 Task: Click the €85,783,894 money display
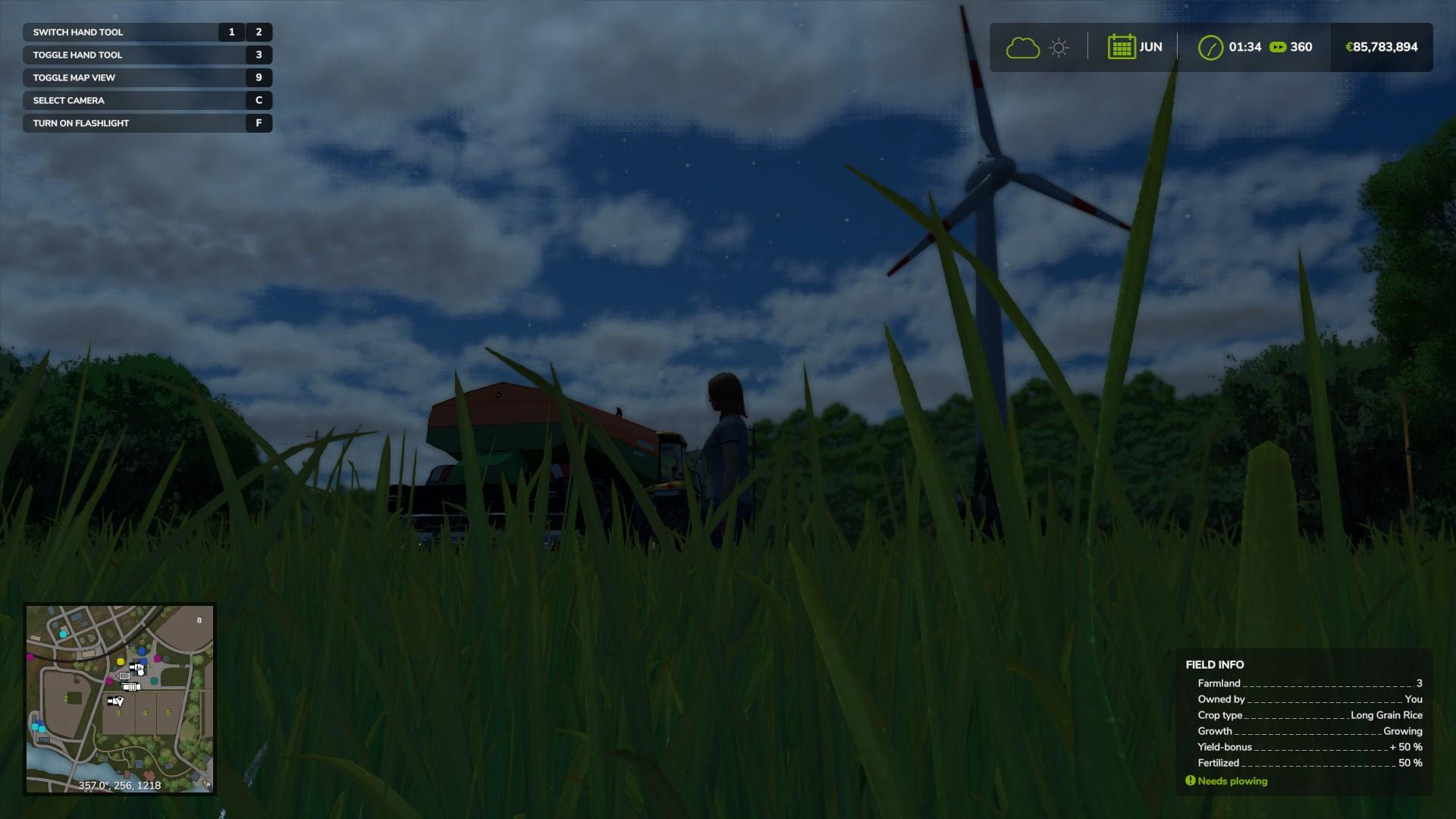click(1382, 46)
